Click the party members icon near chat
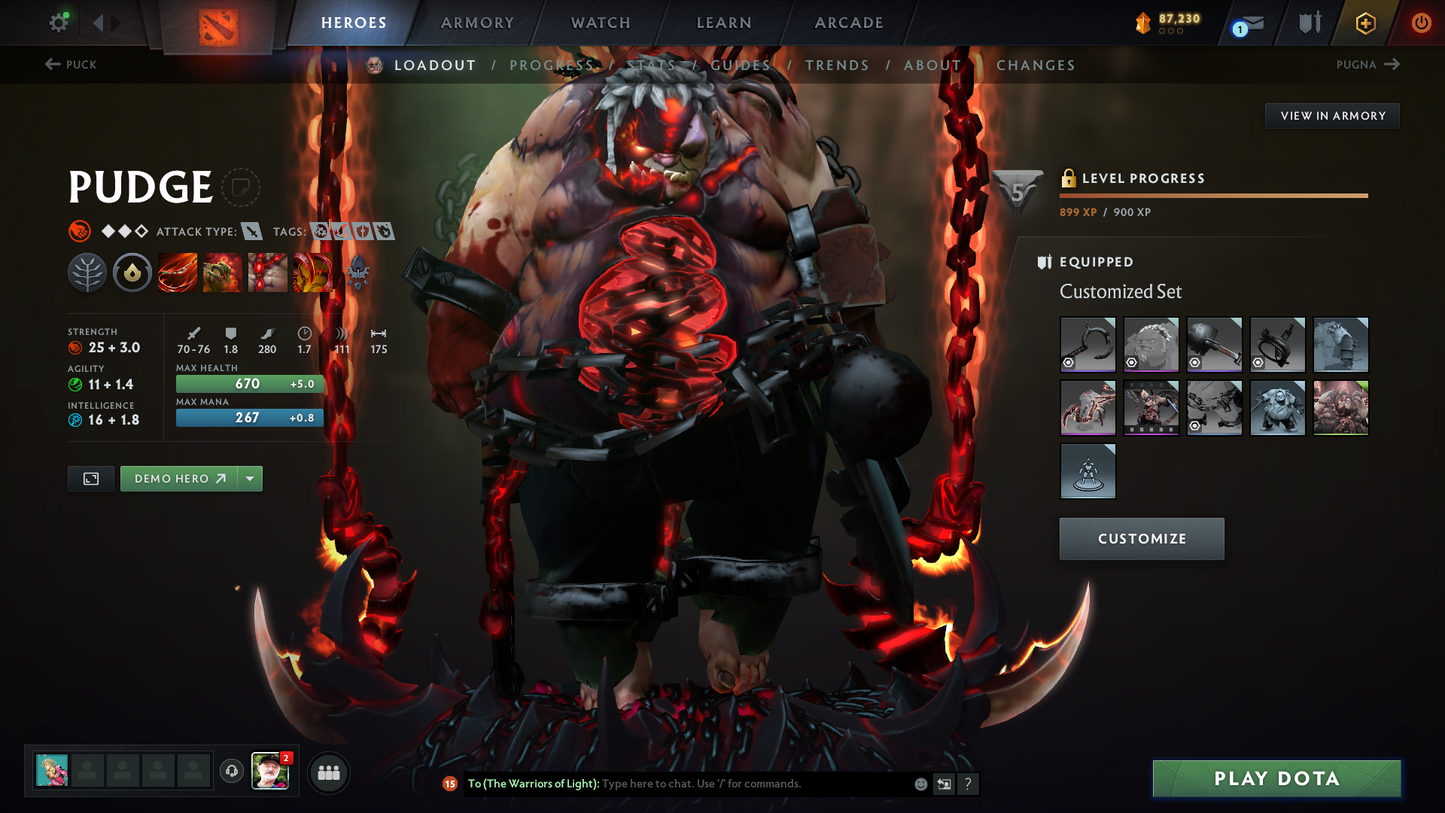 pos(328,772)
